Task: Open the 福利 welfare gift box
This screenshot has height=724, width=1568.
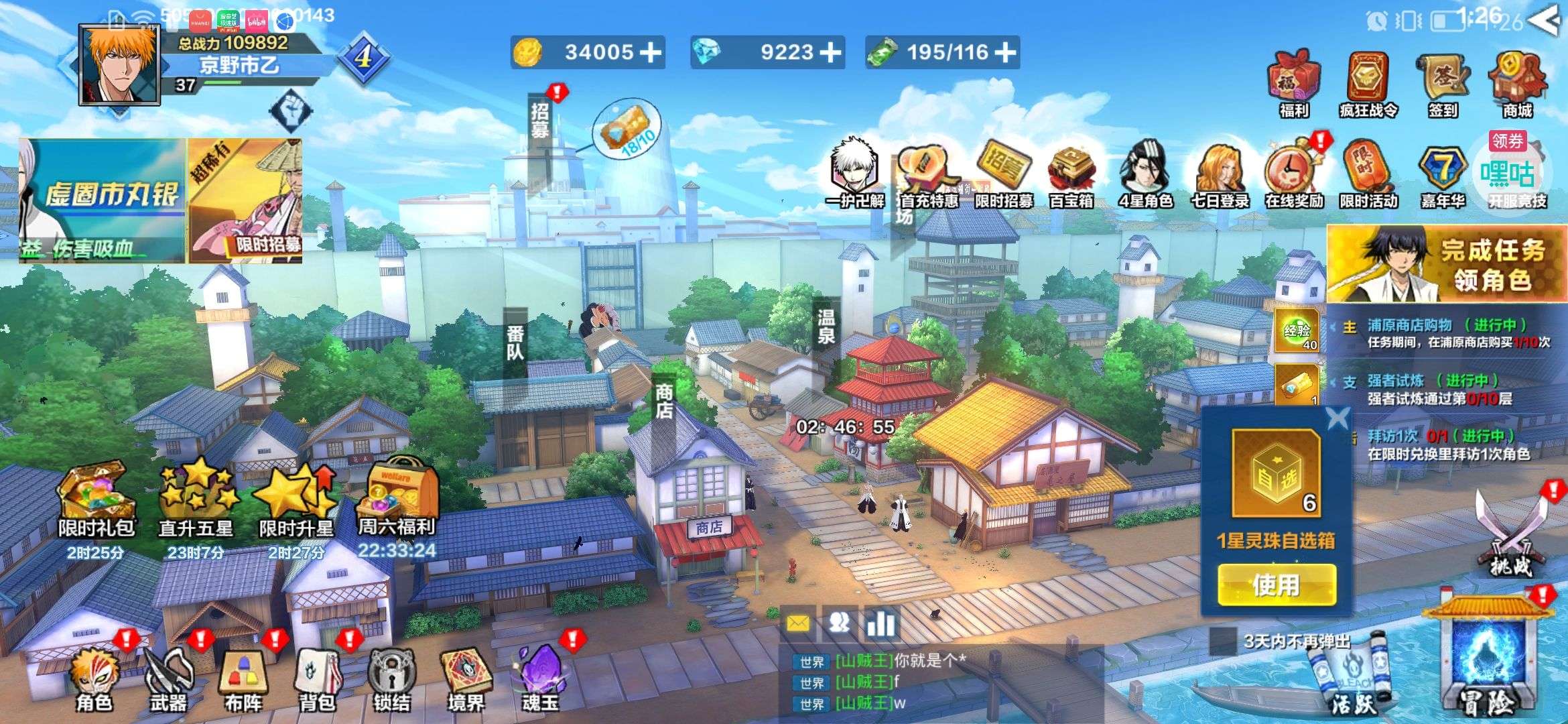Action: click(x=1294, y=85)
